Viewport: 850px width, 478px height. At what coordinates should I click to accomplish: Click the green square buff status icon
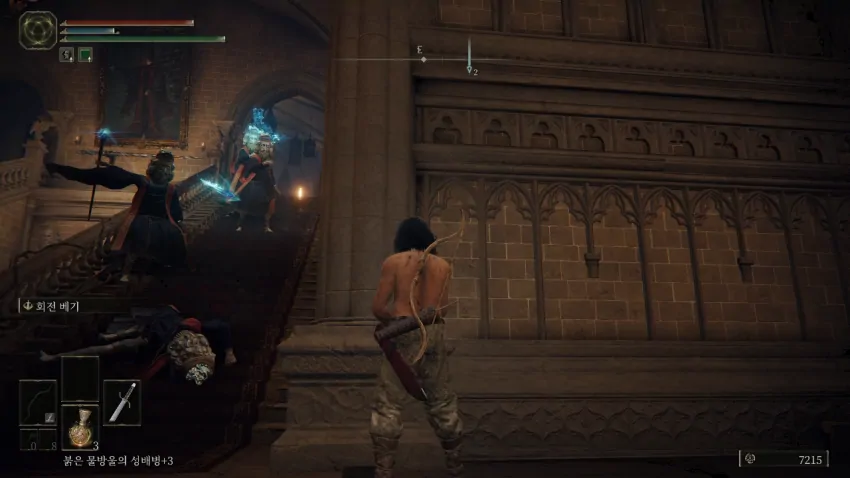(x=85, y=55)
